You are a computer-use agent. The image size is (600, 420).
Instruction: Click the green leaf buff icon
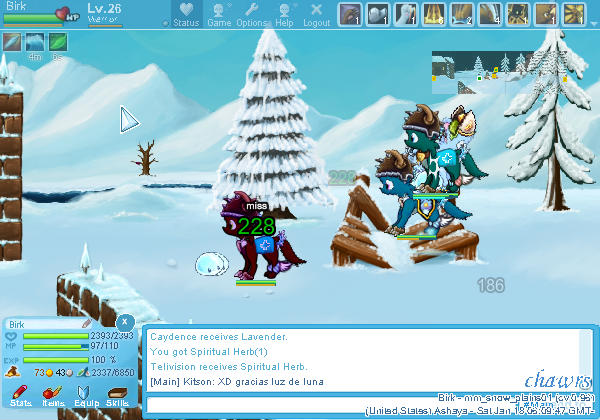click(59, 42)
